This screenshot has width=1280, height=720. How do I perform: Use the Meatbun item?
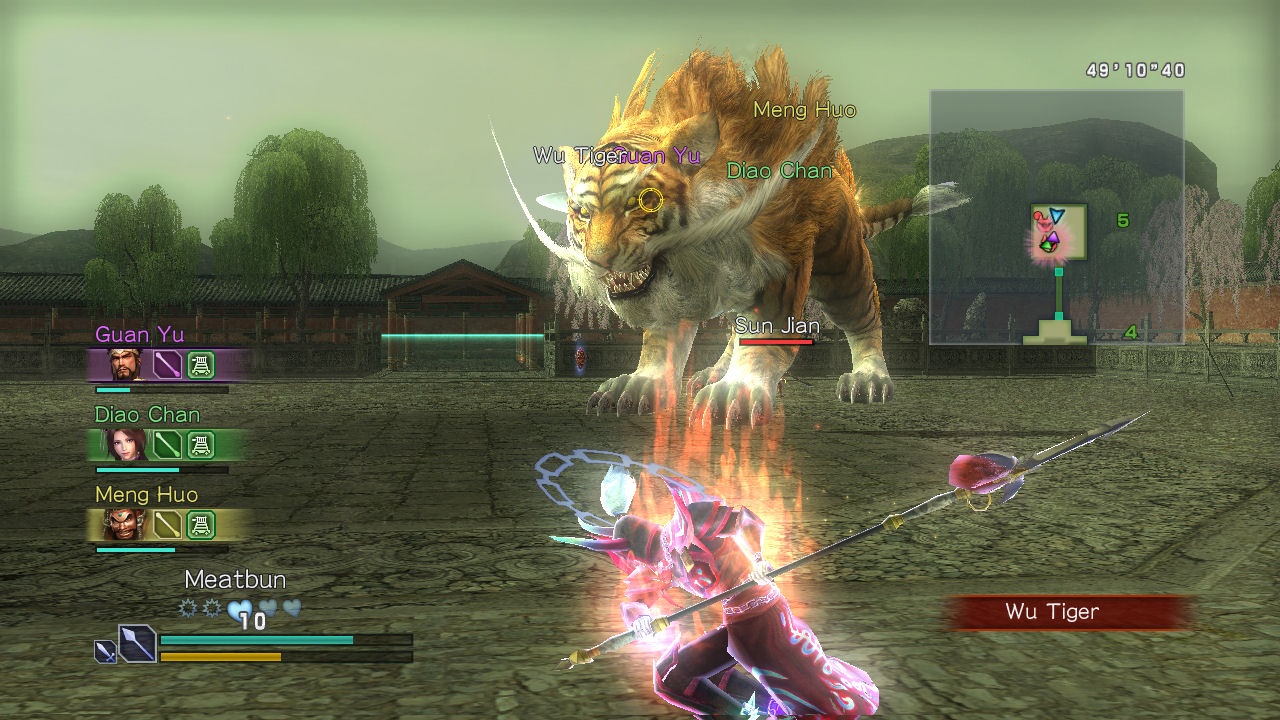tap(235, 580)
